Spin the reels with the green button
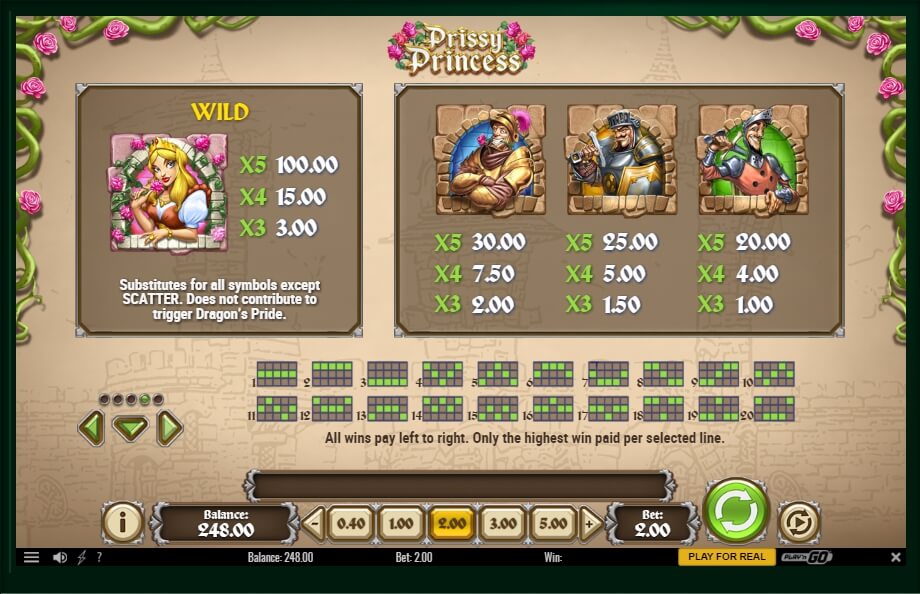The height and width of the screenshot is (594, 920). pos(736,511)
